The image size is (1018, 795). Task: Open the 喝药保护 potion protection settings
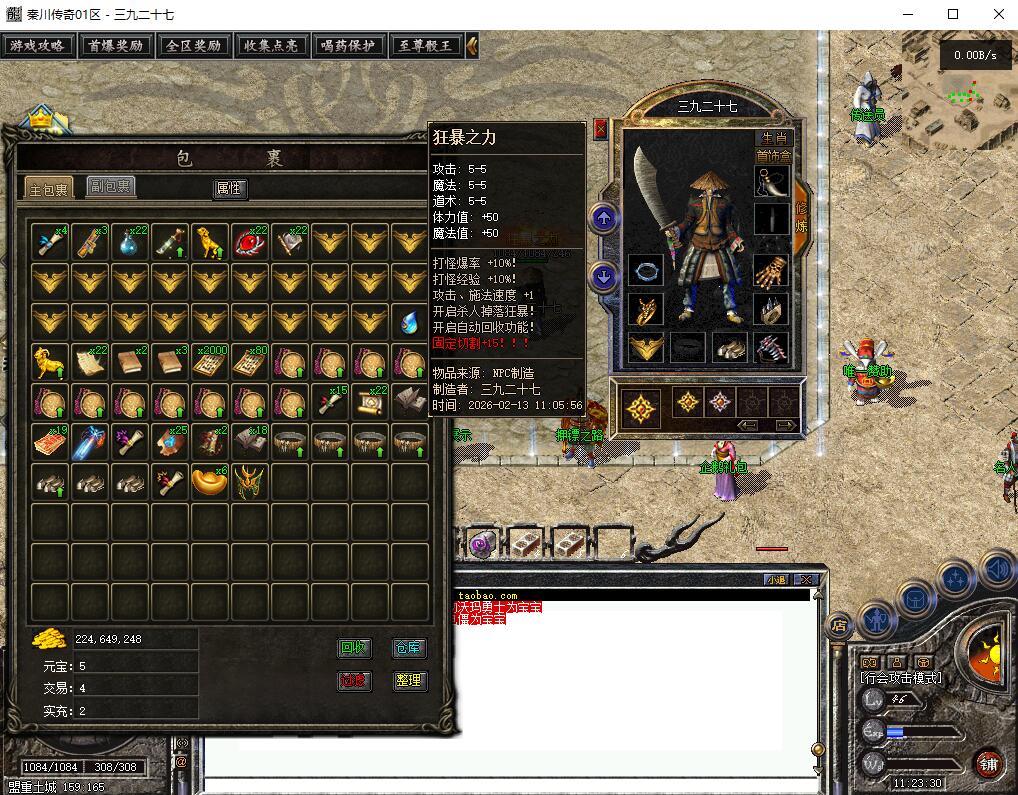click(x=347, y=45)
